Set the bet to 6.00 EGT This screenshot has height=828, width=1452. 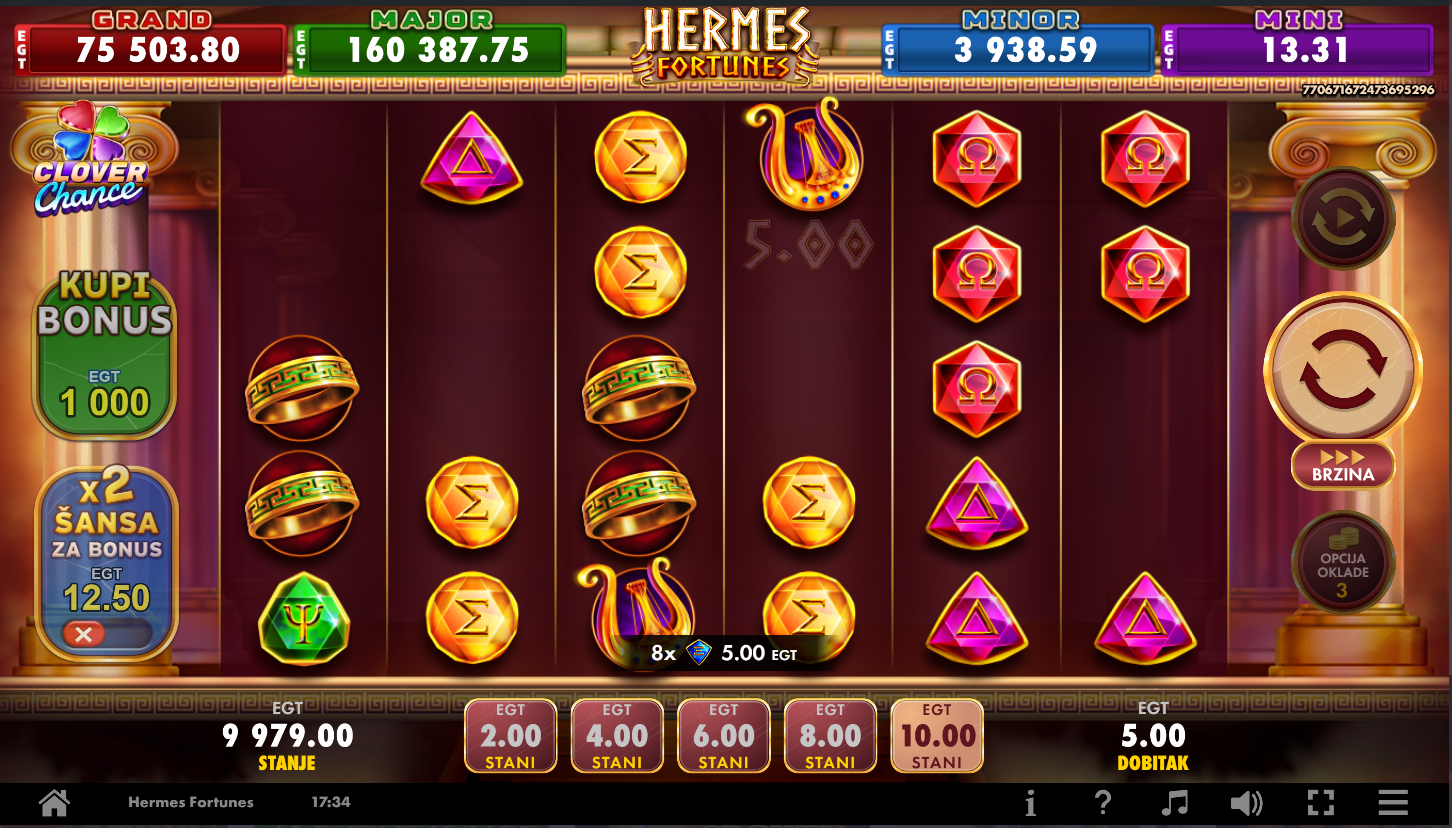(x=724, y=736)
